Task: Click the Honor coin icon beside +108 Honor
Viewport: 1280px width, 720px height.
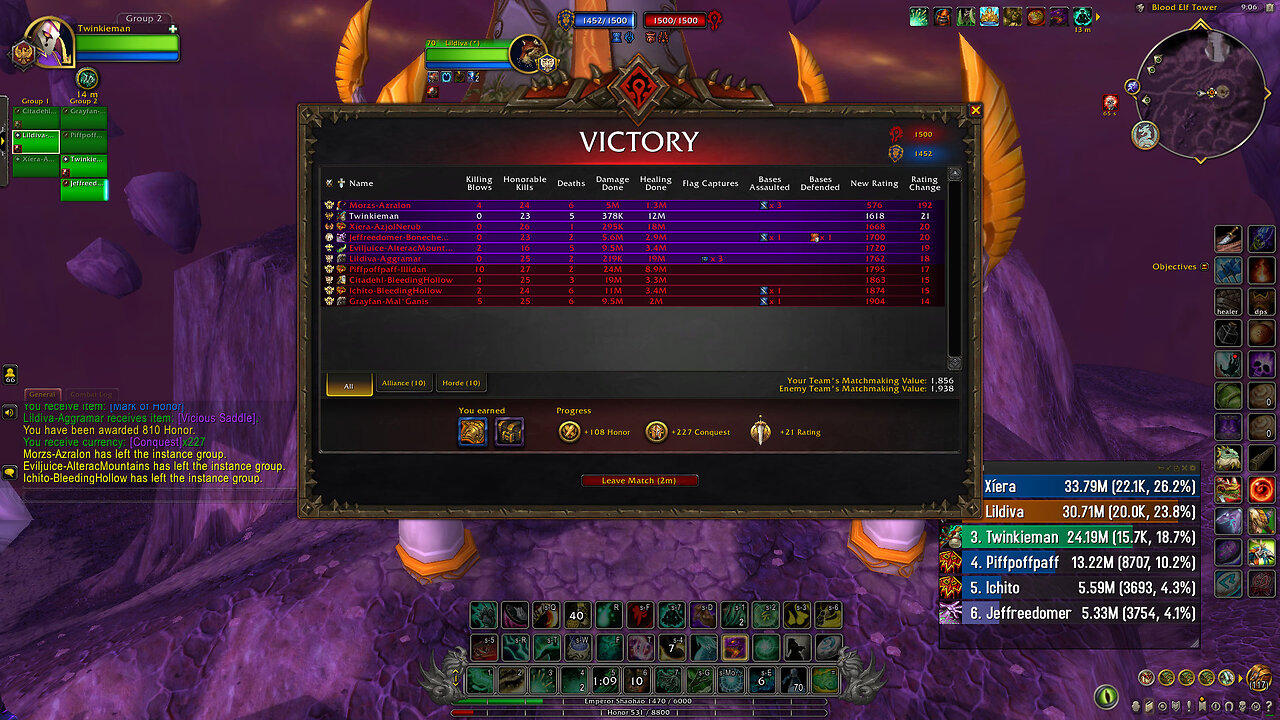Action: click(567, 431)
